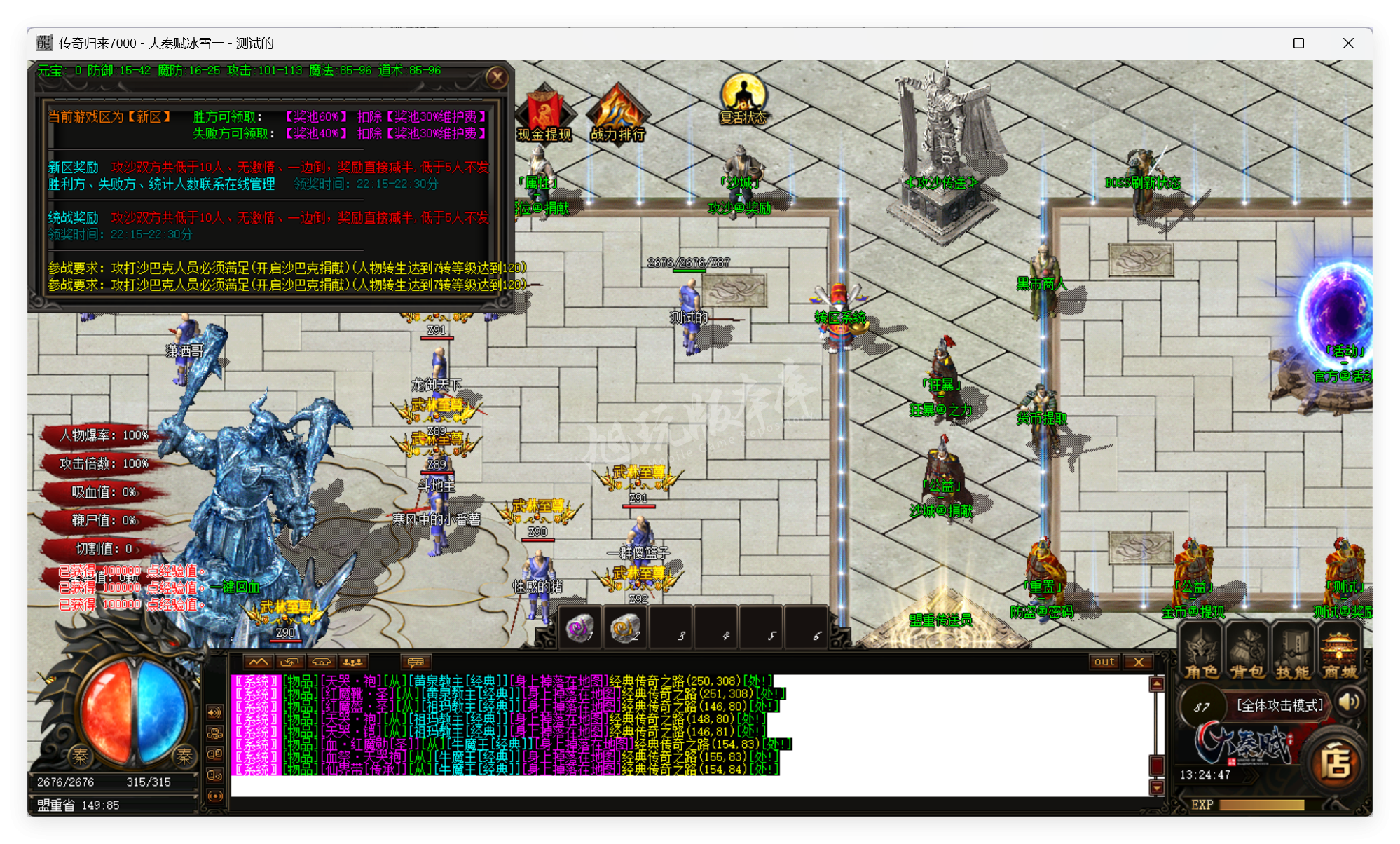Click the chat window 'out' button
The height and width of the screenshot is (844, 1400).
coord(1104,662)
